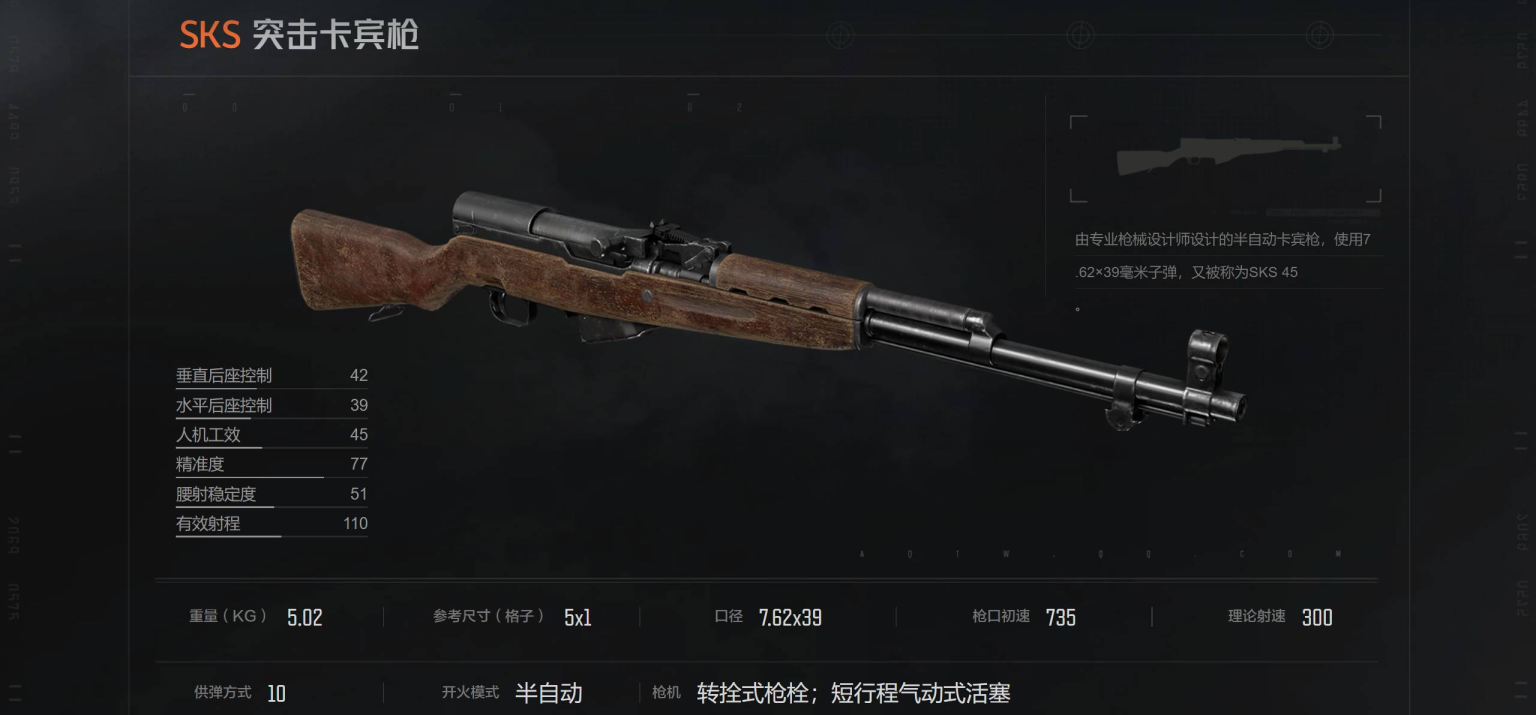Select the SKS silhouette thumbnail

[1225, 157]
